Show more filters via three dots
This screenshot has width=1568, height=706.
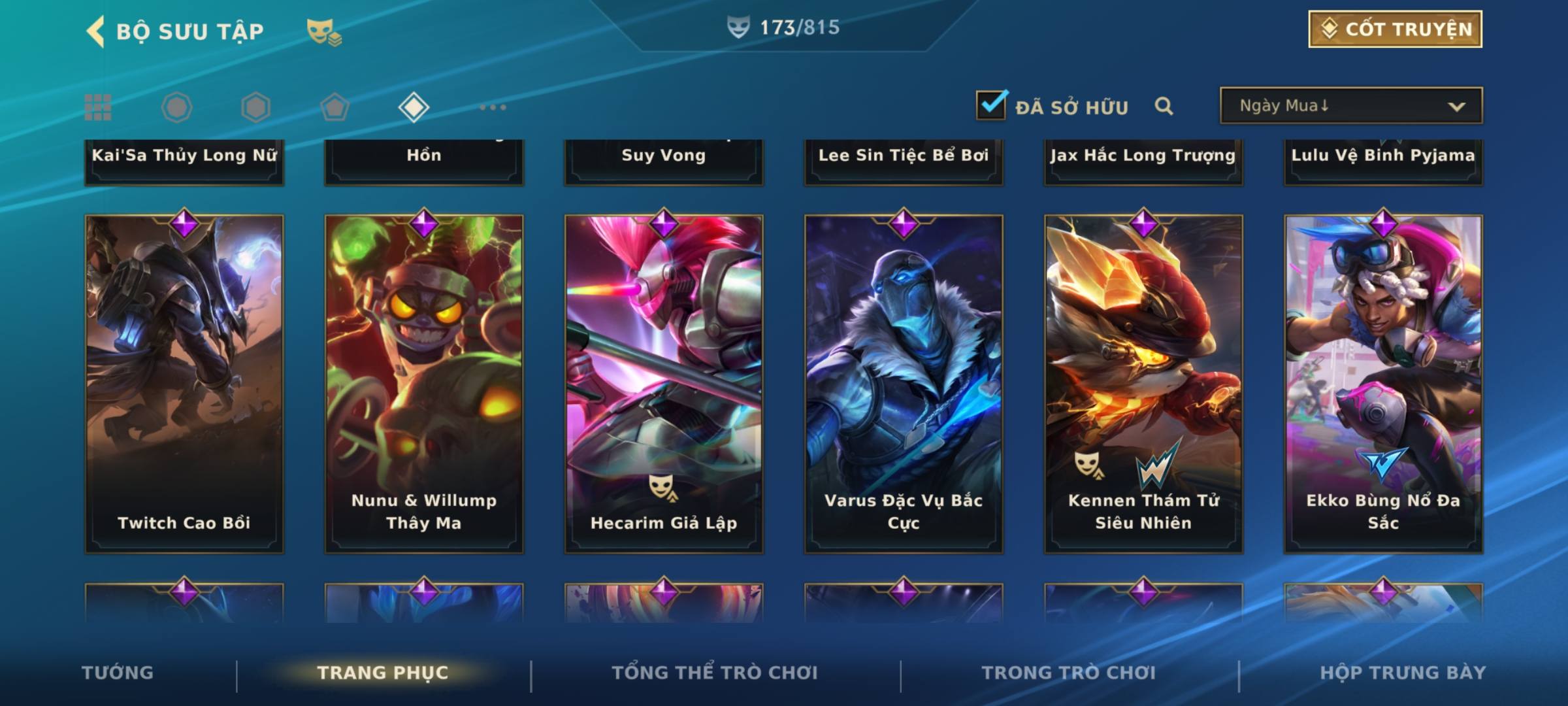(493, 107)
